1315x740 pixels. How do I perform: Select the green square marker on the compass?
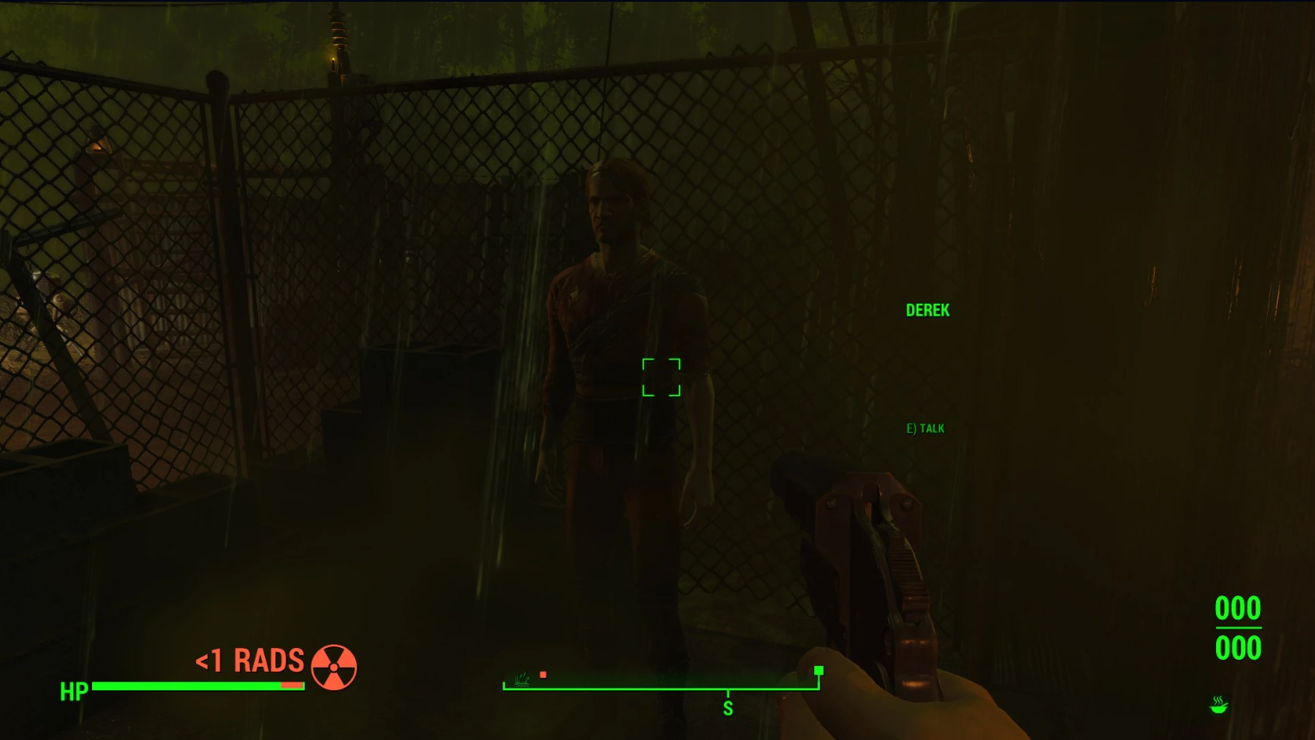pyautogui.click(x=818, y=671)
